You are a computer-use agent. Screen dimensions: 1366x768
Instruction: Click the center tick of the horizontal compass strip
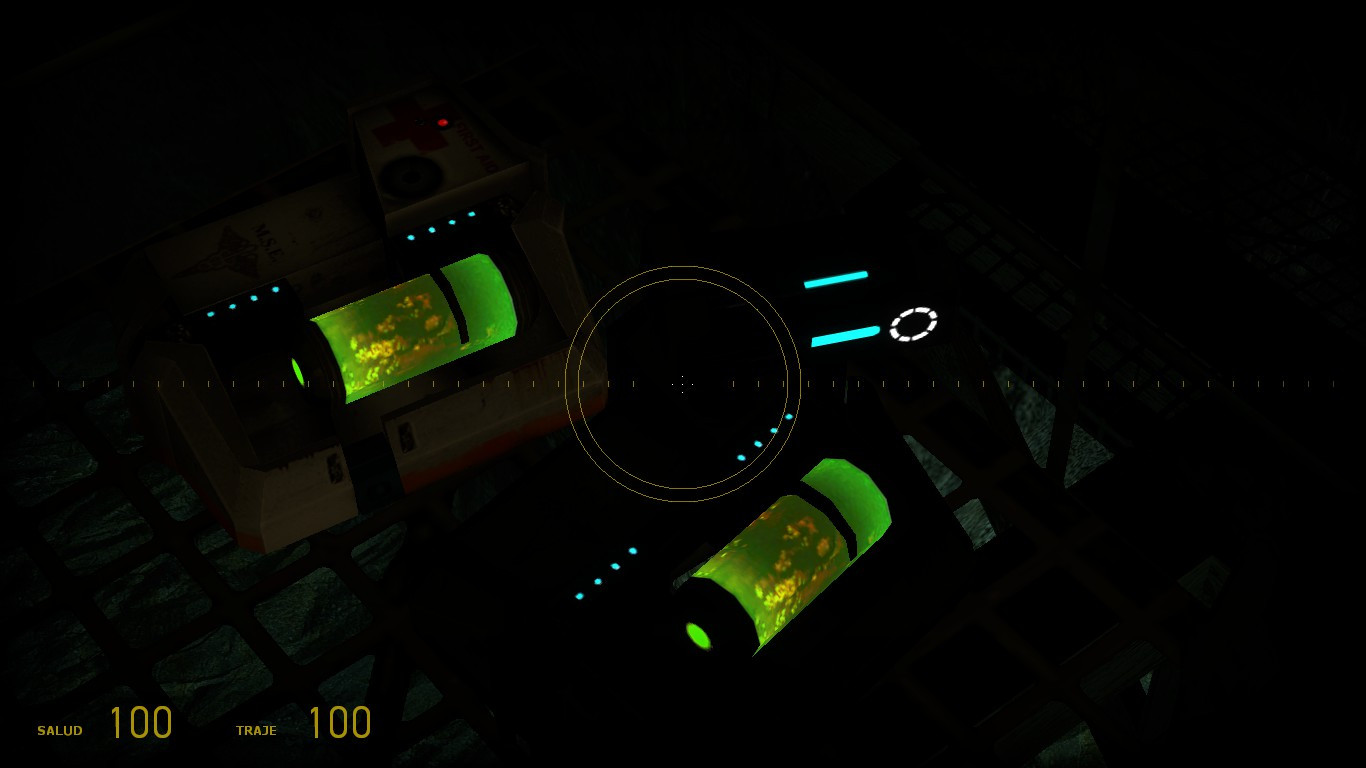coord(683,382)
